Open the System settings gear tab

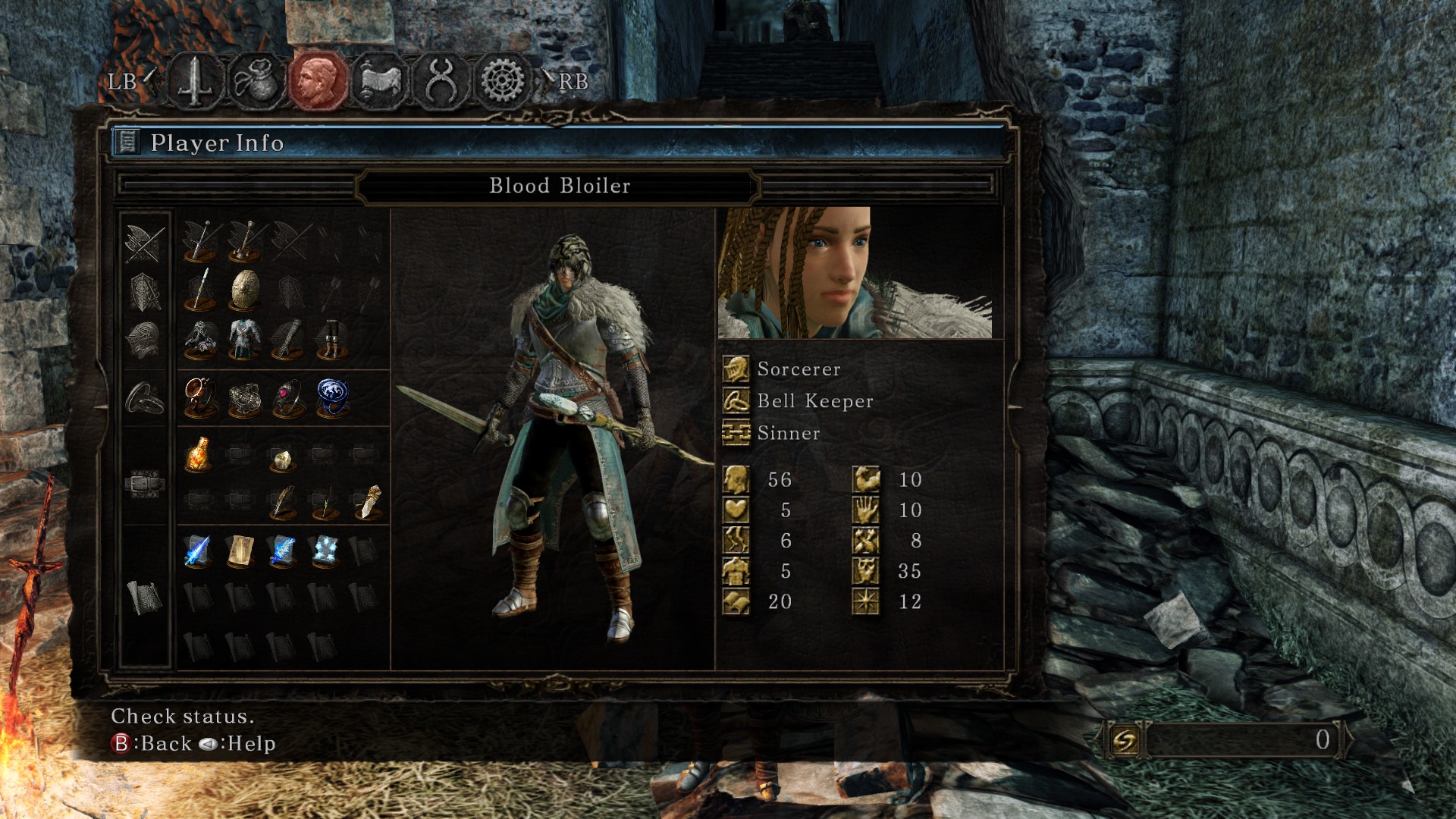pos(502,80)
